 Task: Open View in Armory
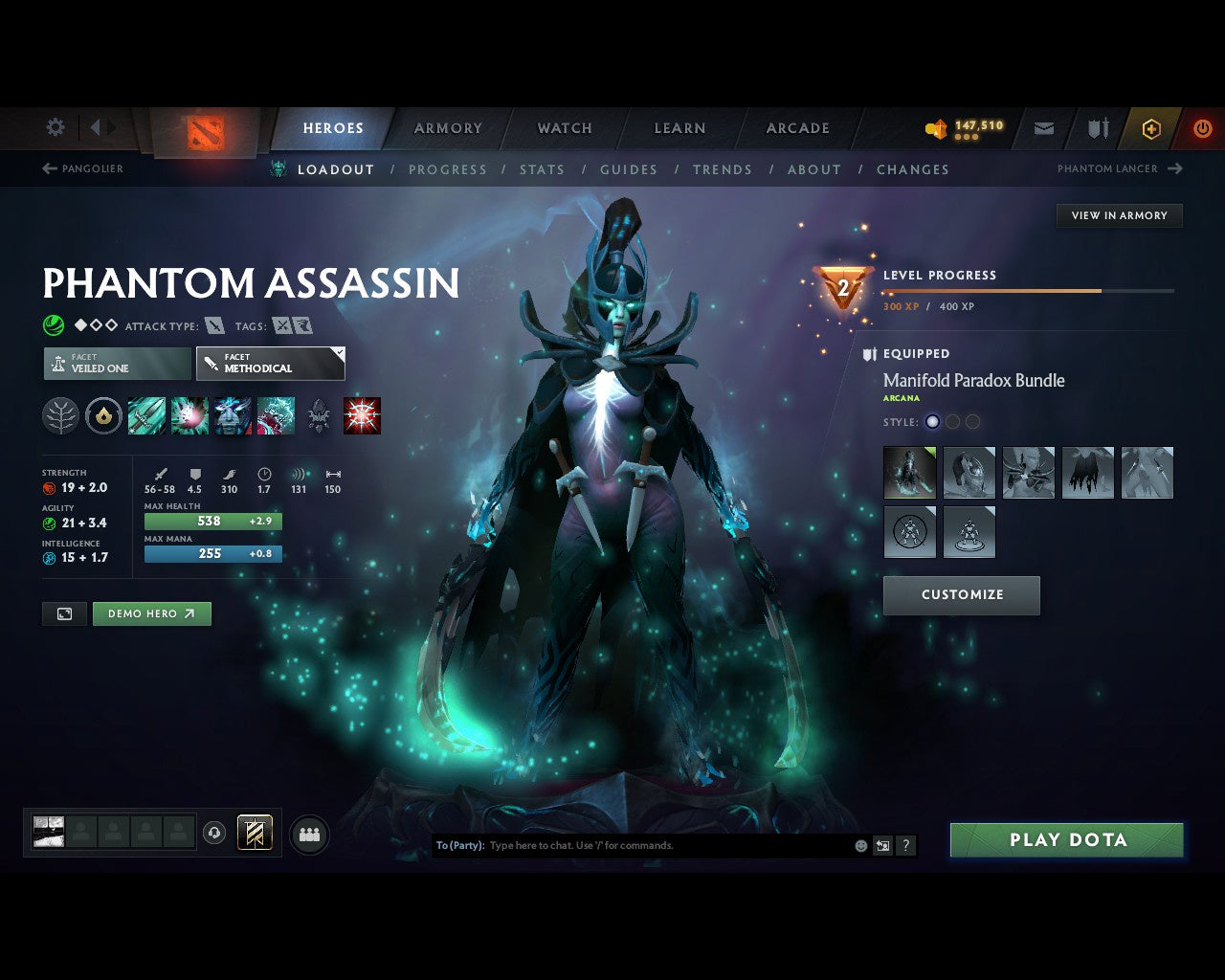click(1119, 215)
